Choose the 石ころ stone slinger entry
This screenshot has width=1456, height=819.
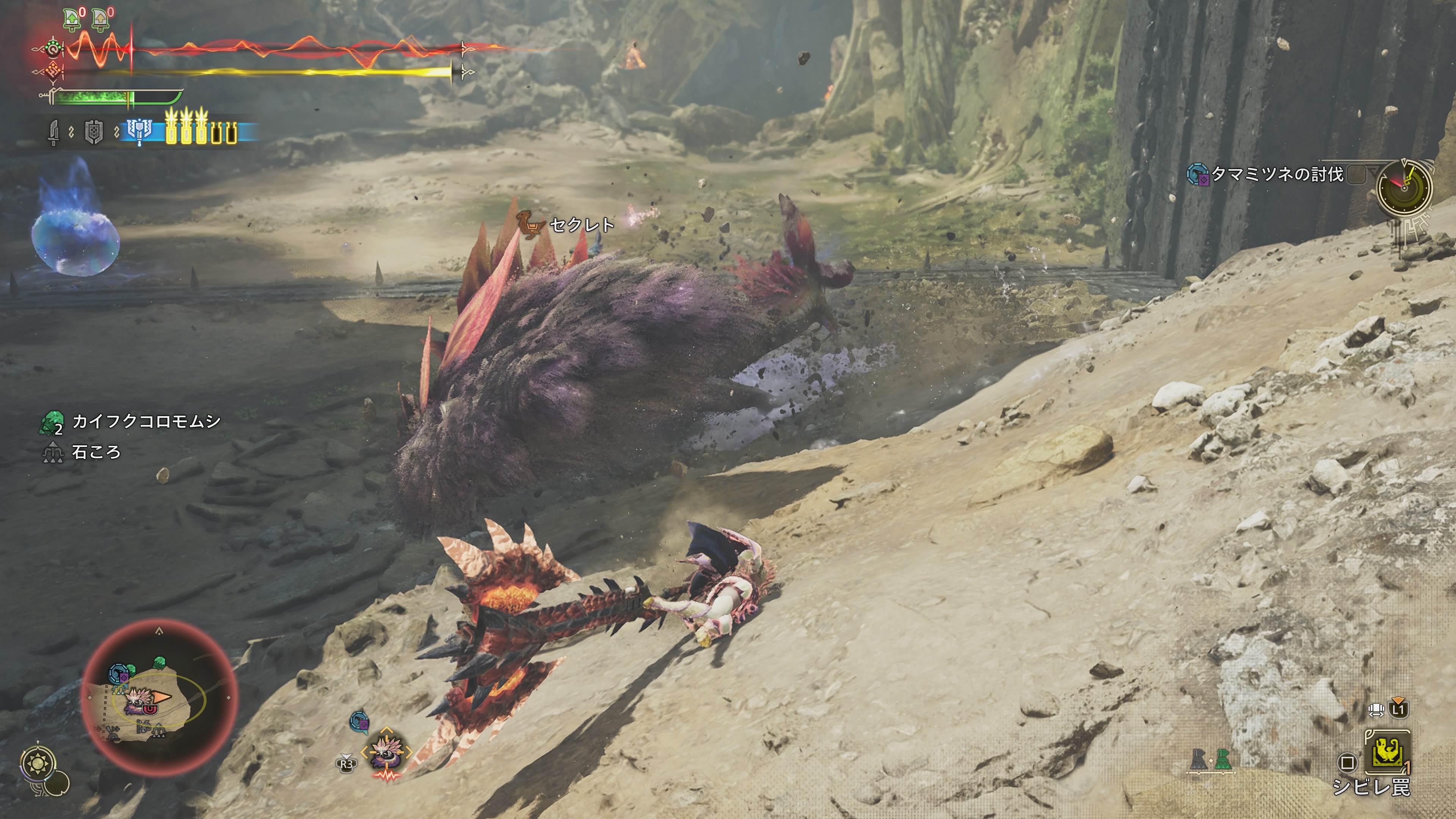click(x=96, y=452)
